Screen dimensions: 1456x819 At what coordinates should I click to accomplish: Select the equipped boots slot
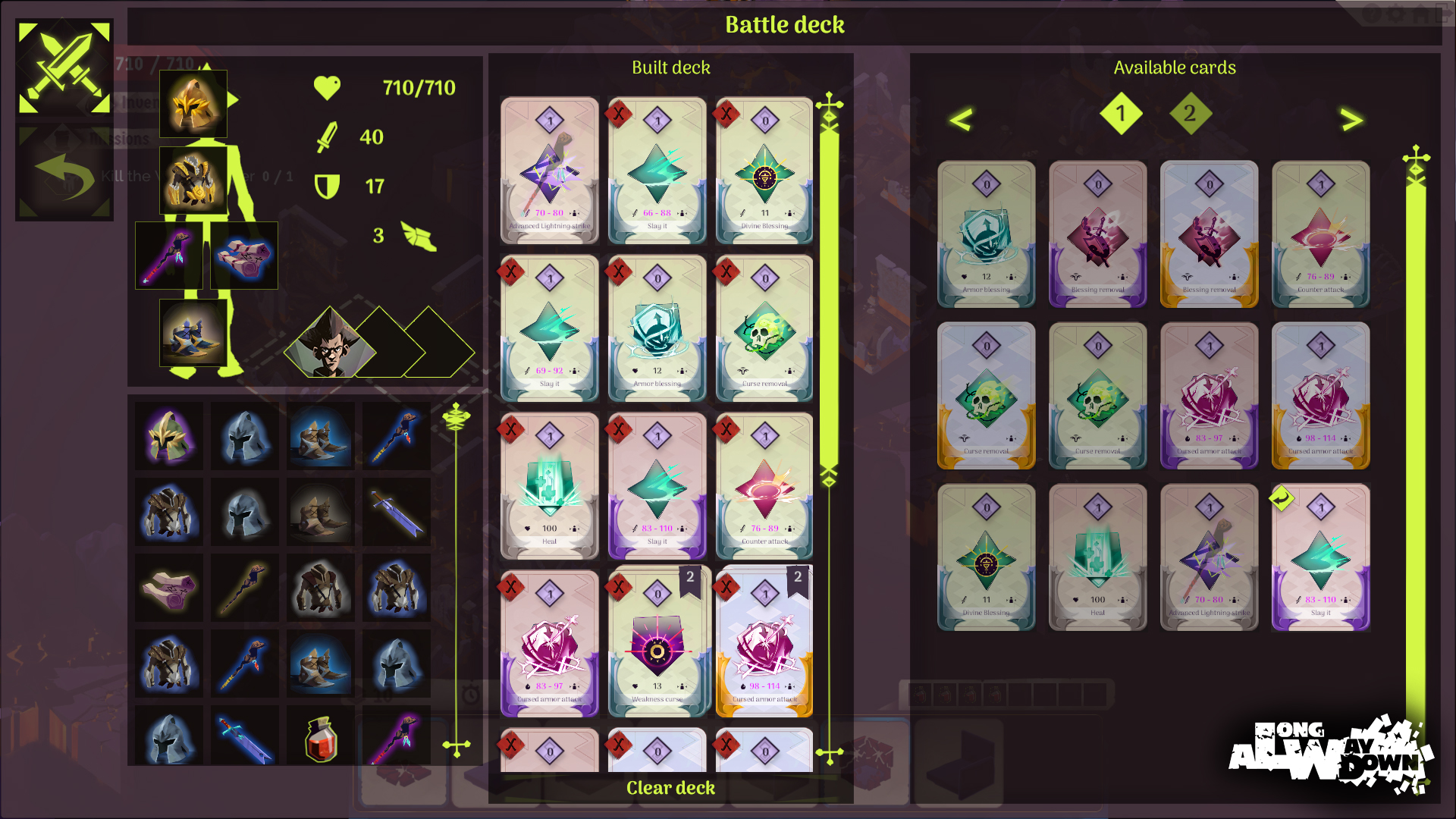(x=193, y=334)
